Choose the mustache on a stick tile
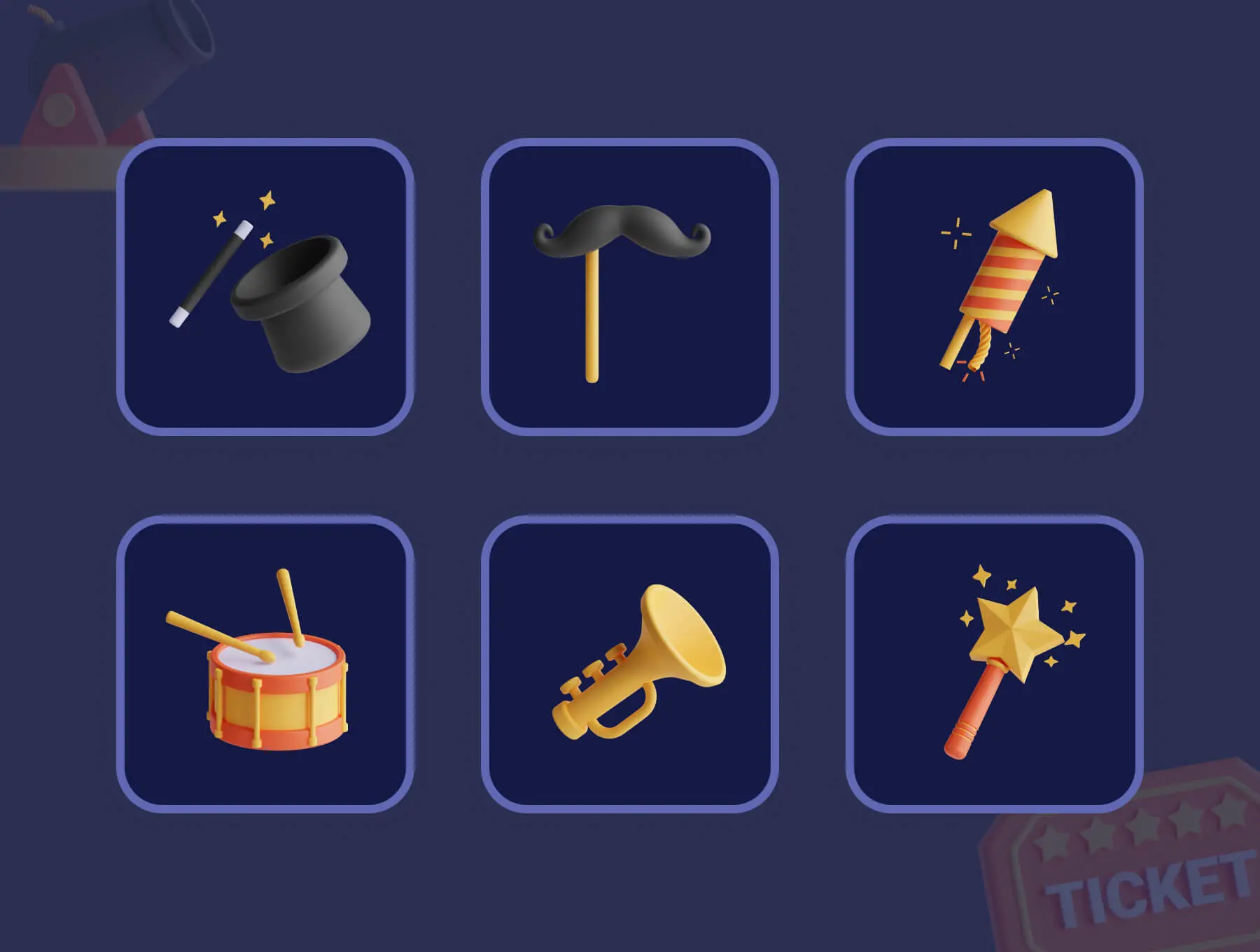 click(x=629, y=287)
